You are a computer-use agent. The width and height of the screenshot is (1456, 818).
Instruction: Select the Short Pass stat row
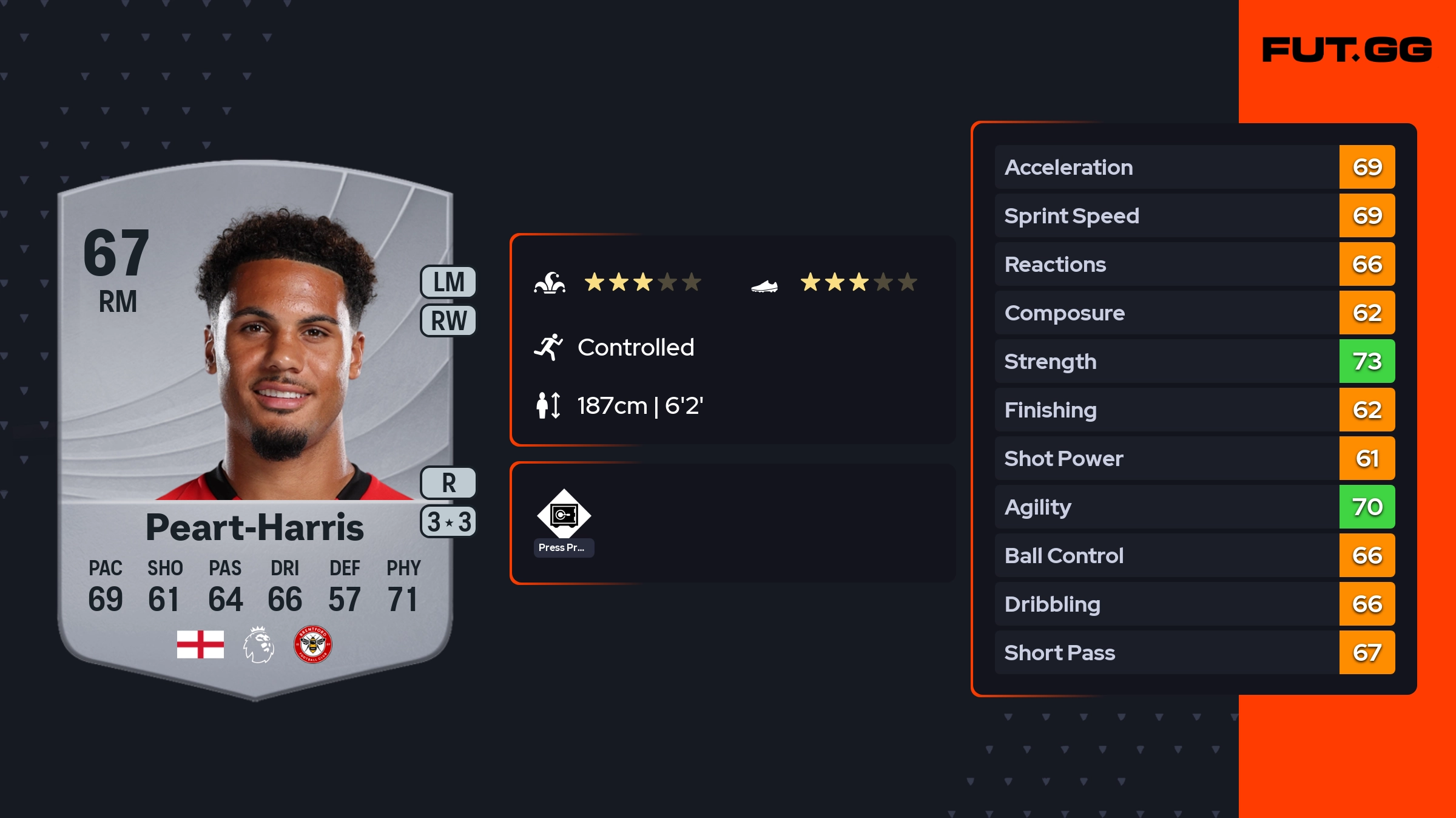pos(1194,652)
